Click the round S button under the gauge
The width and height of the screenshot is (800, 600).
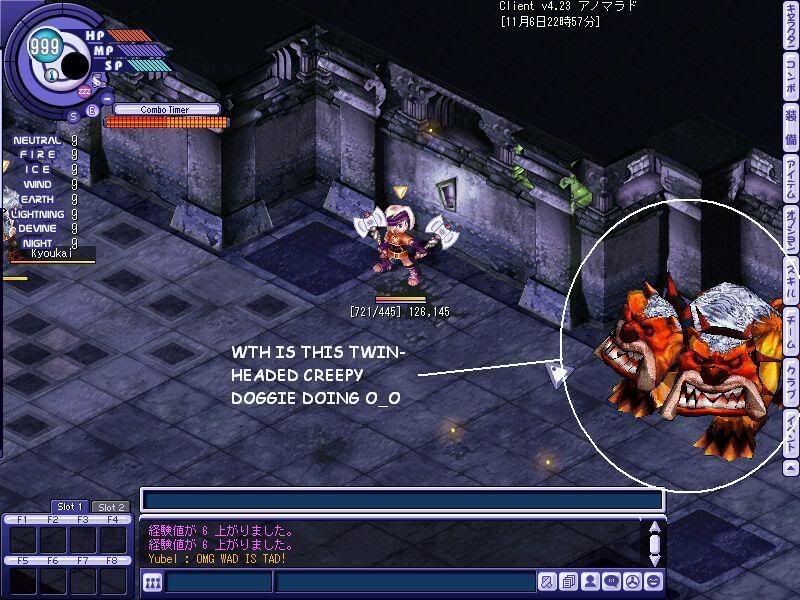(74, 114)
